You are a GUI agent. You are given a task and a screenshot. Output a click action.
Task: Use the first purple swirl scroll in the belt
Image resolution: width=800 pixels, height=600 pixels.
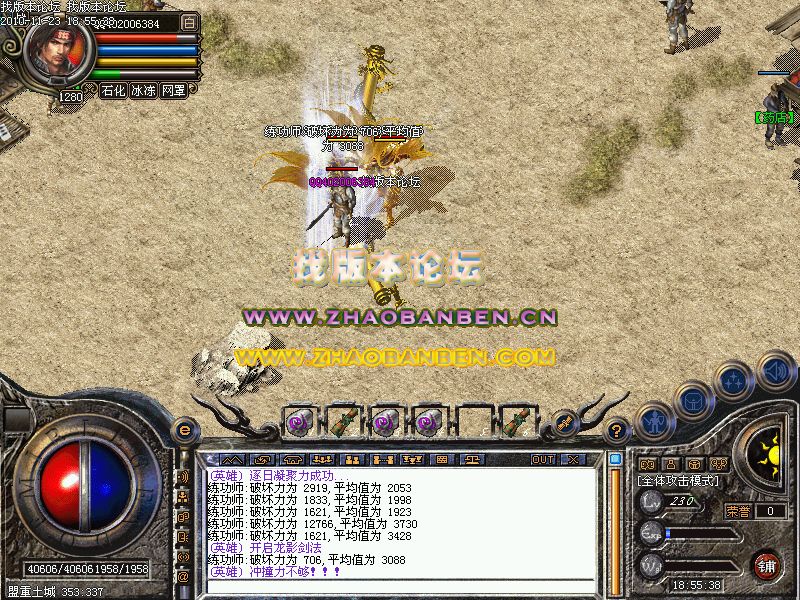[298, 422]
